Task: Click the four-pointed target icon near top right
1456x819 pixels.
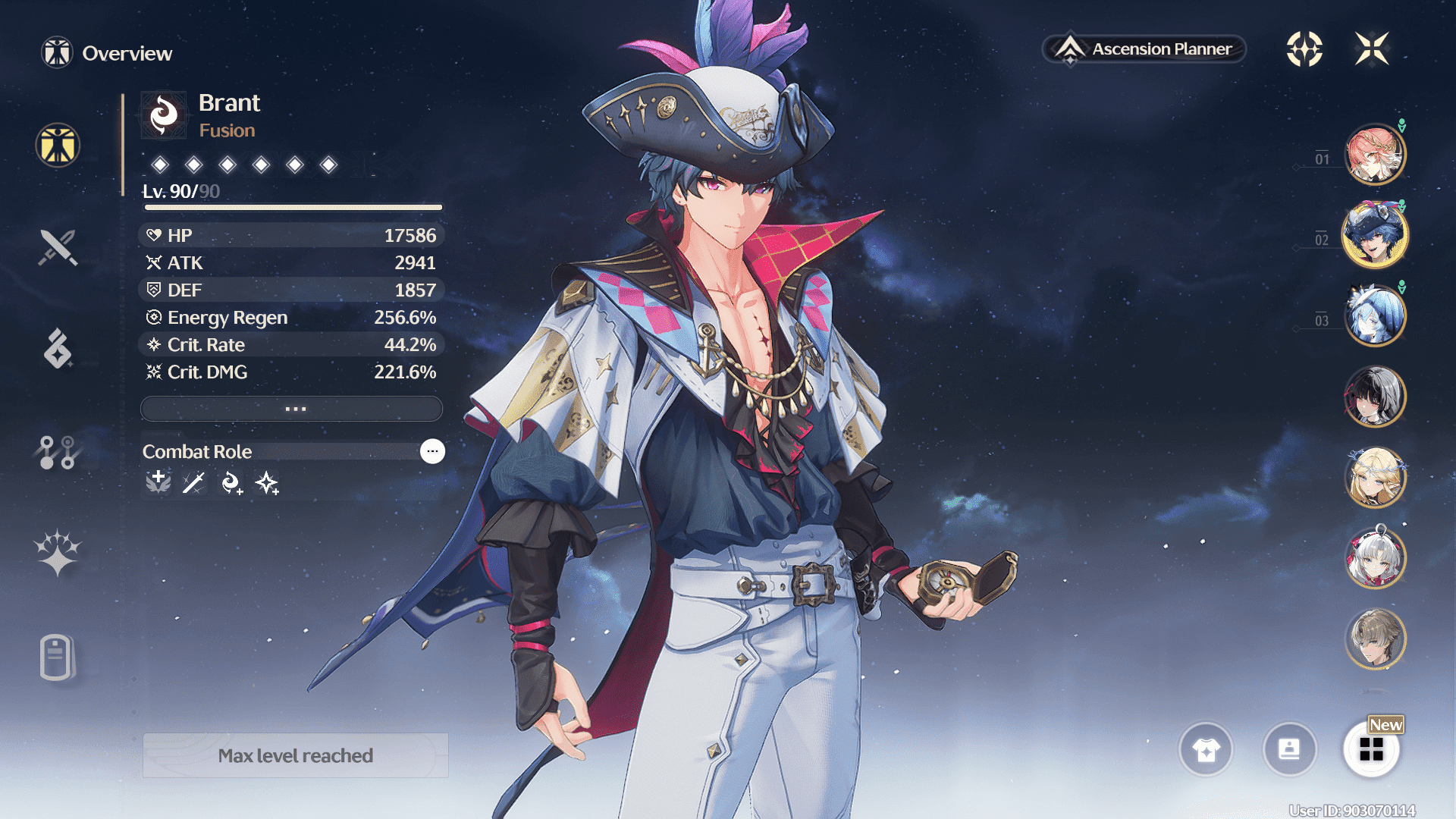Action: click(x=1304, y=49)
